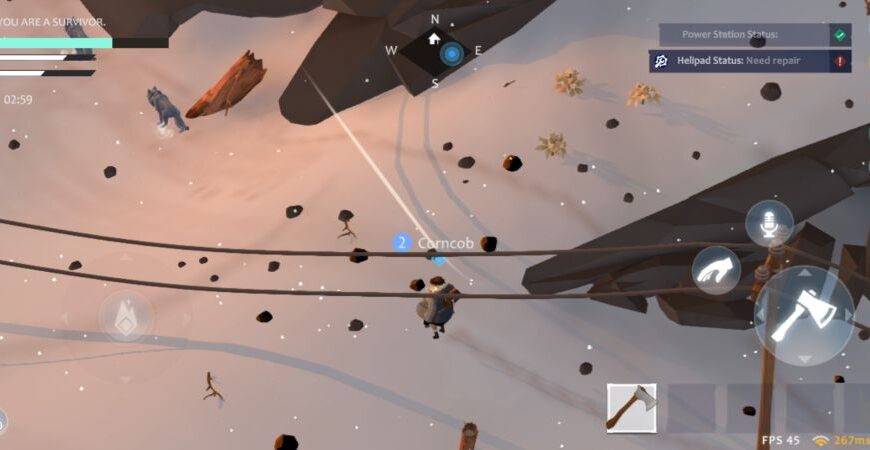
Task: Tap the axe attack button
Action: click(x=803, y=315)
